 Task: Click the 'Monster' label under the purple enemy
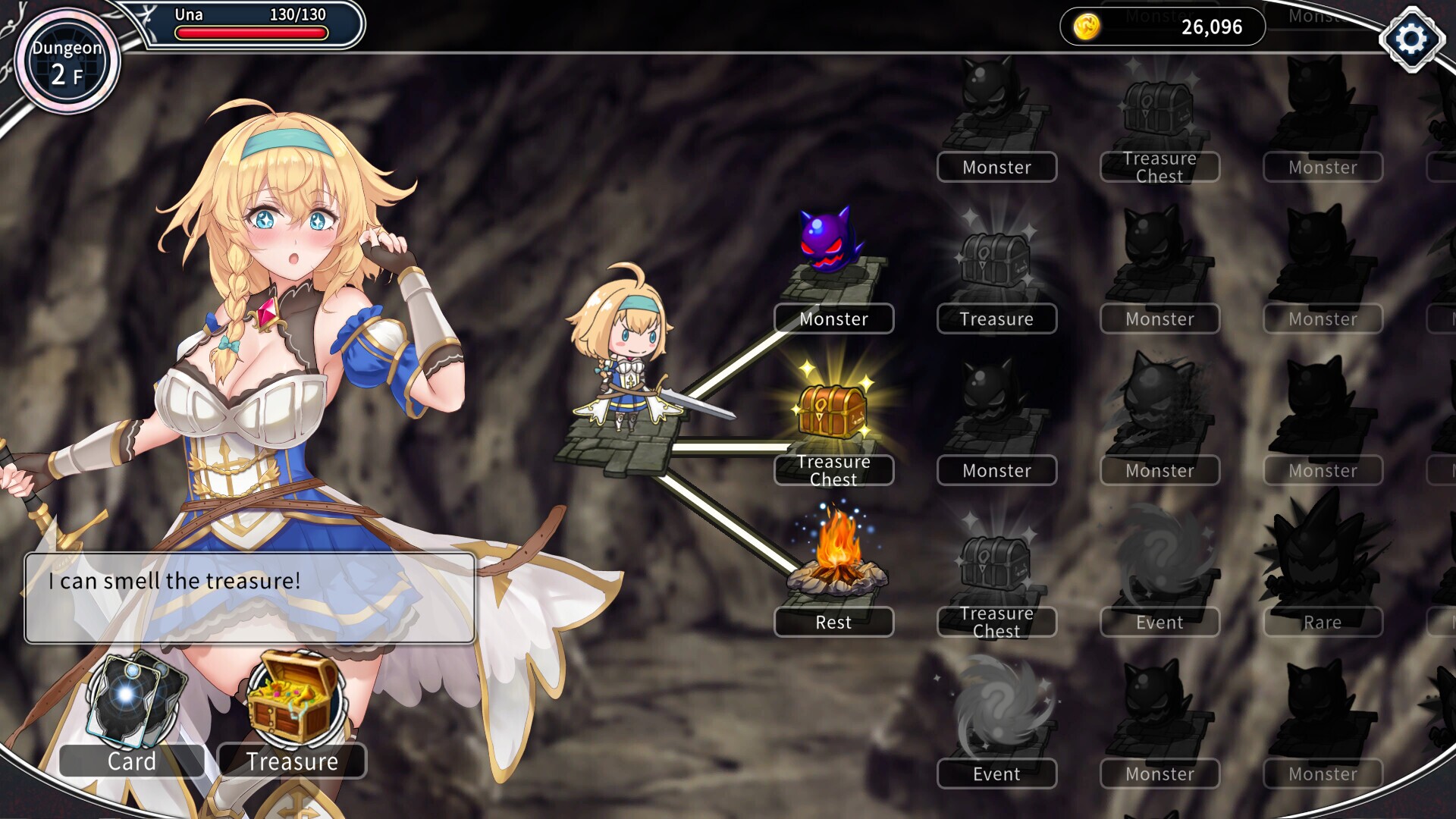point(834,319)
